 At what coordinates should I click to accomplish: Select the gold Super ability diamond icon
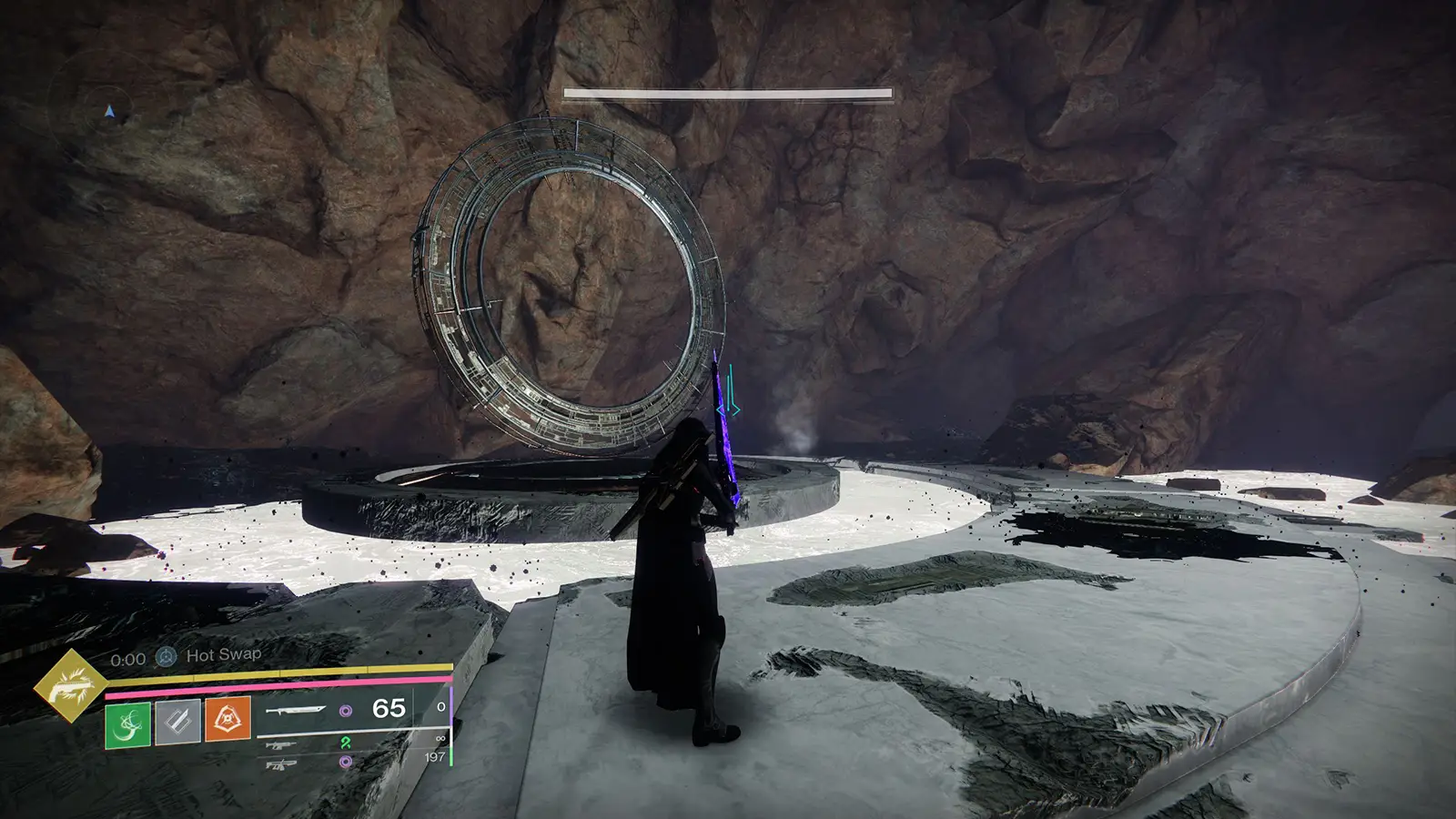78,684
